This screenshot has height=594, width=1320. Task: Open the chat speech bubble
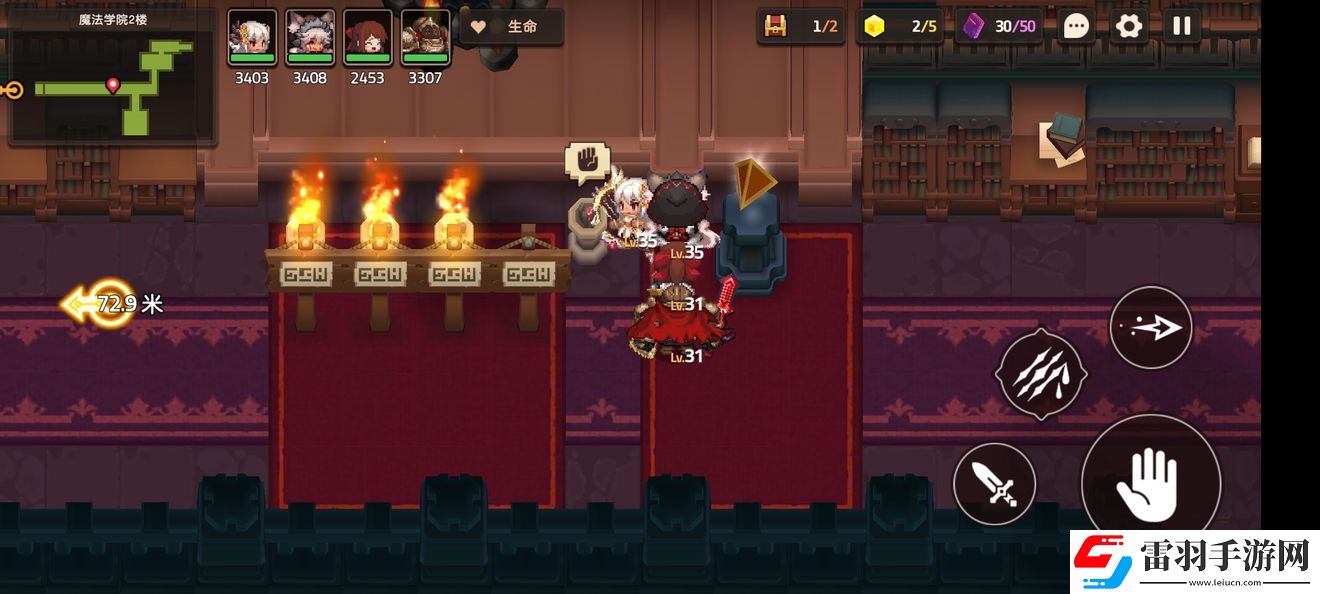1076,26
